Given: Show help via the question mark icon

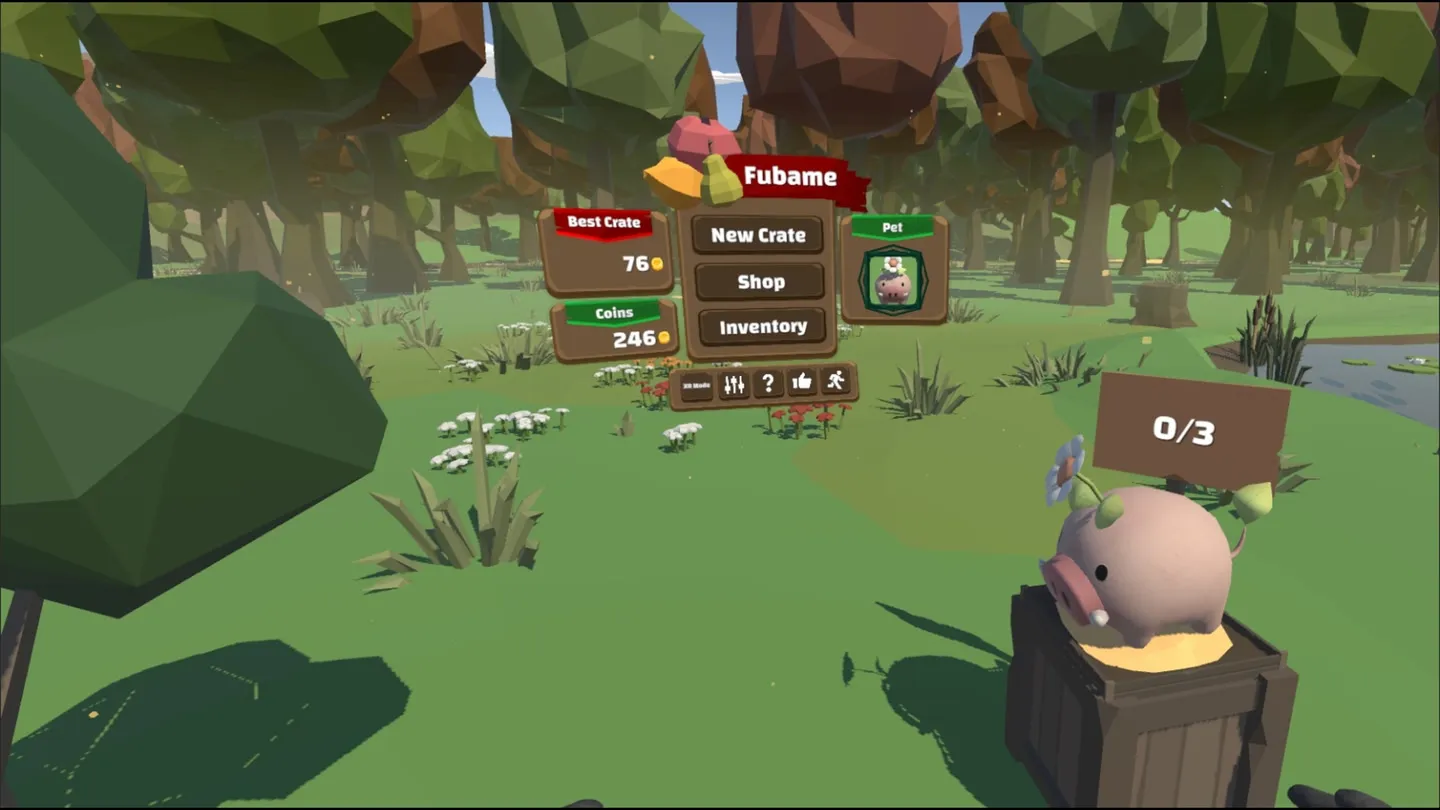Looking at the screenshot, I should 768,384.
